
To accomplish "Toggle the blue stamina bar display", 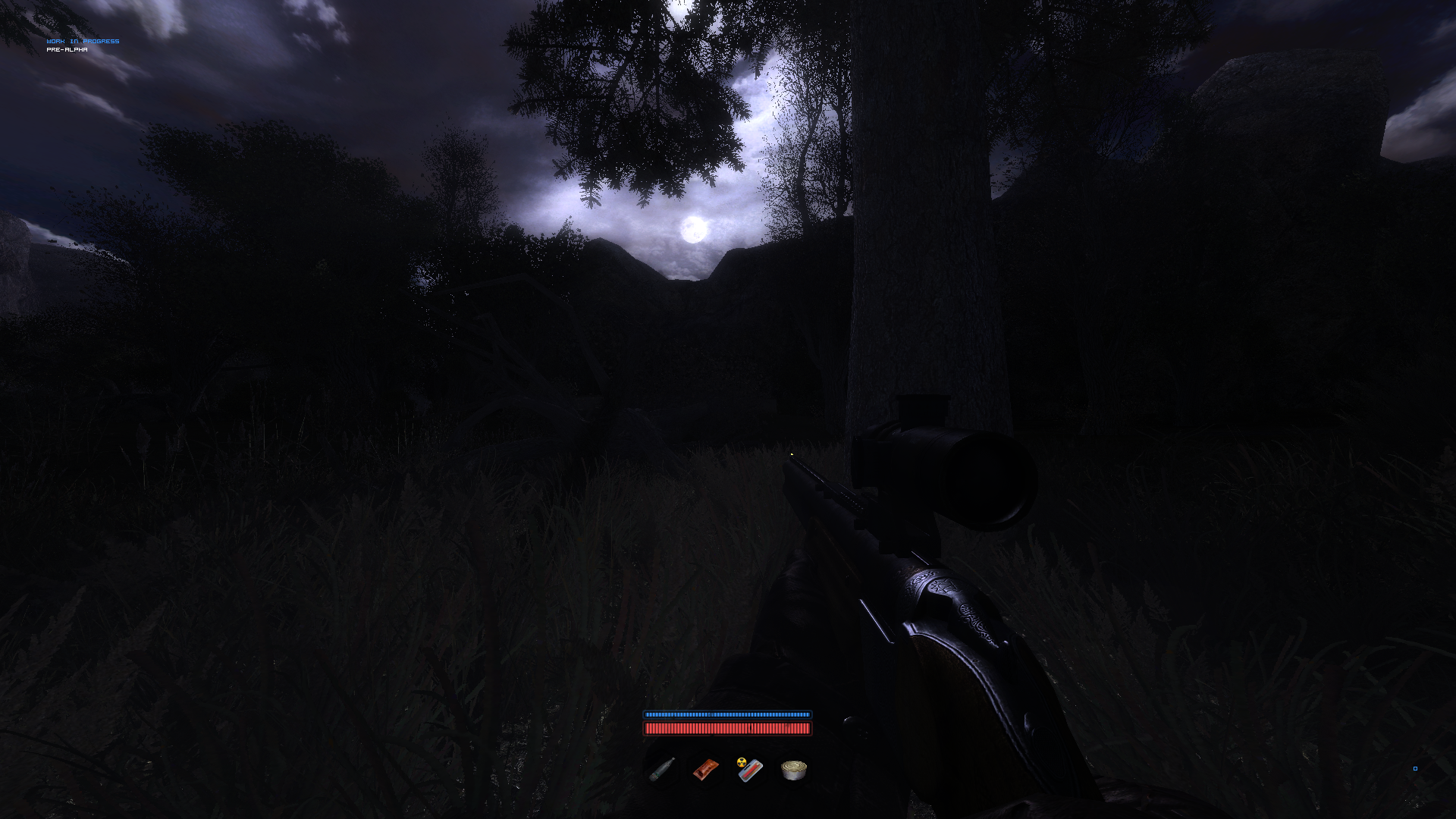I will pyautogui.click(x=727, y=714).
